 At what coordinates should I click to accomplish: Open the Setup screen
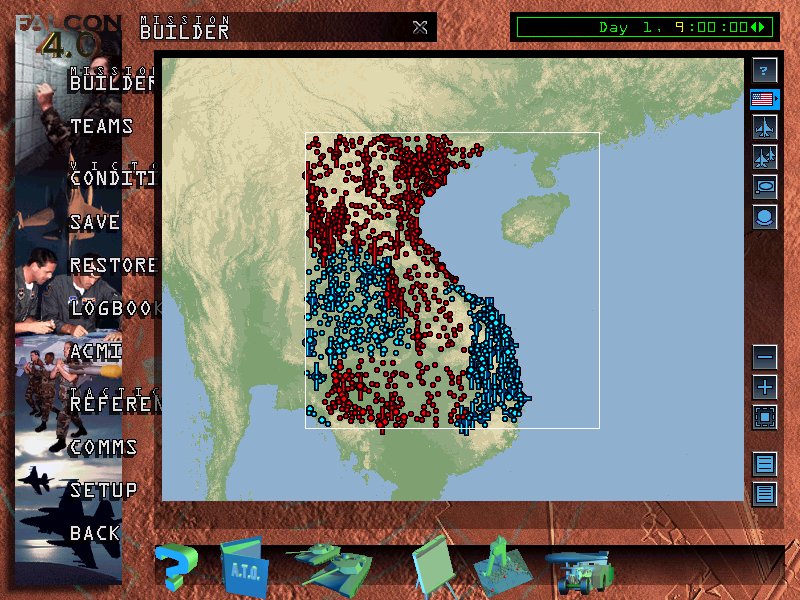103,490
